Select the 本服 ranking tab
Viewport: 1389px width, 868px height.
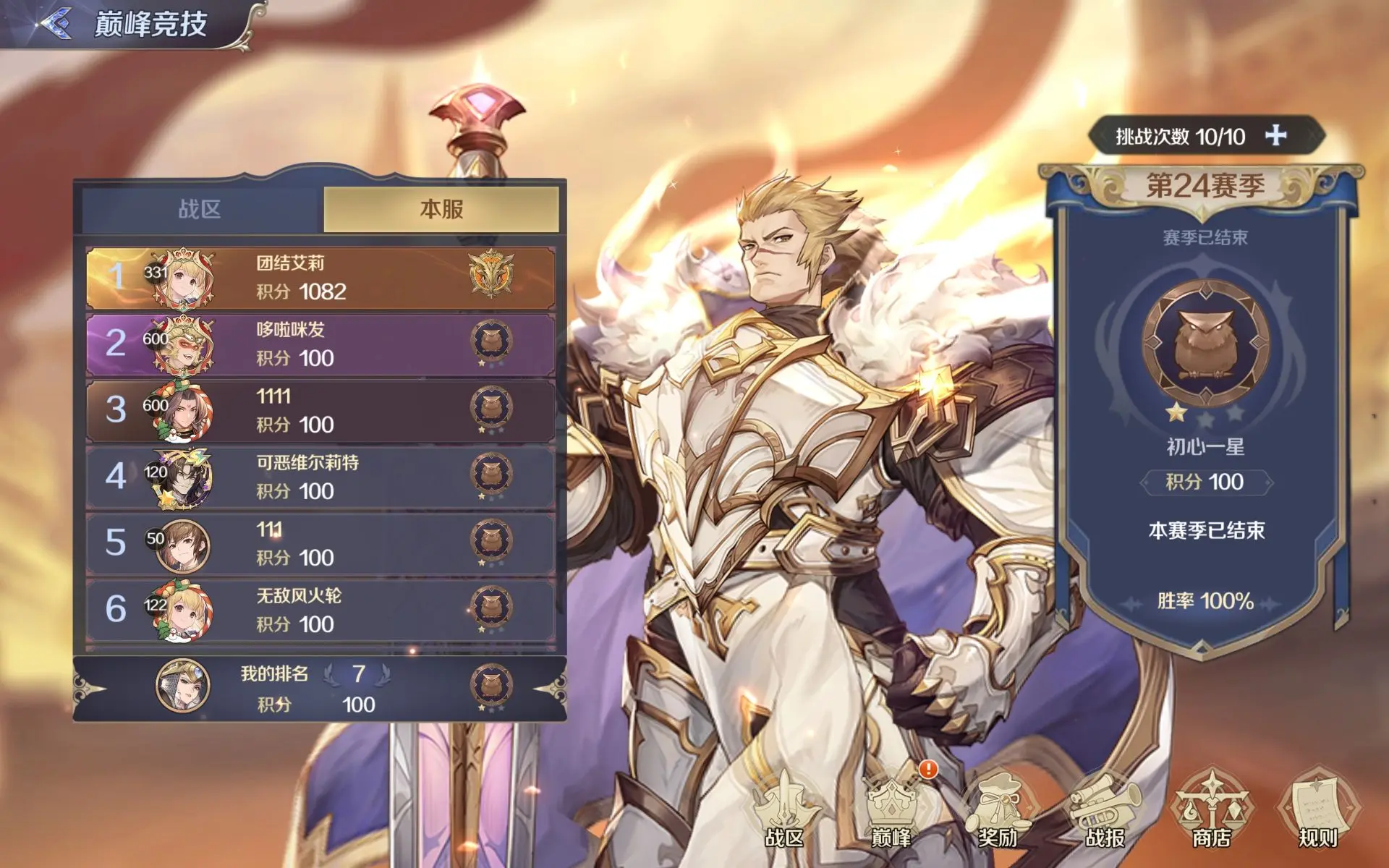(441, 210)
